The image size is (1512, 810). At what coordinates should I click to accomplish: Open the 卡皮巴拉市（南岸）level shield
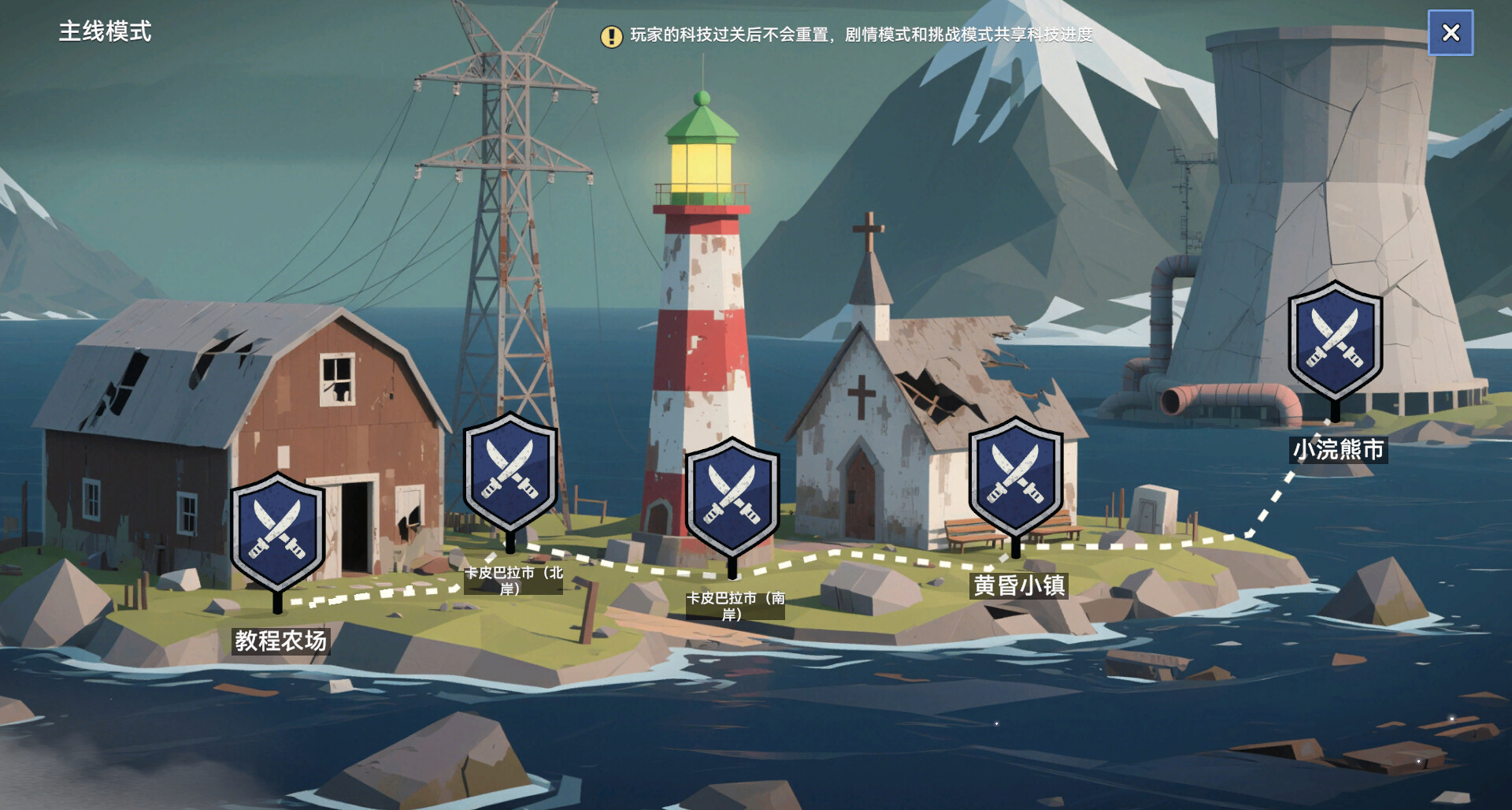(x=732, y=497)
